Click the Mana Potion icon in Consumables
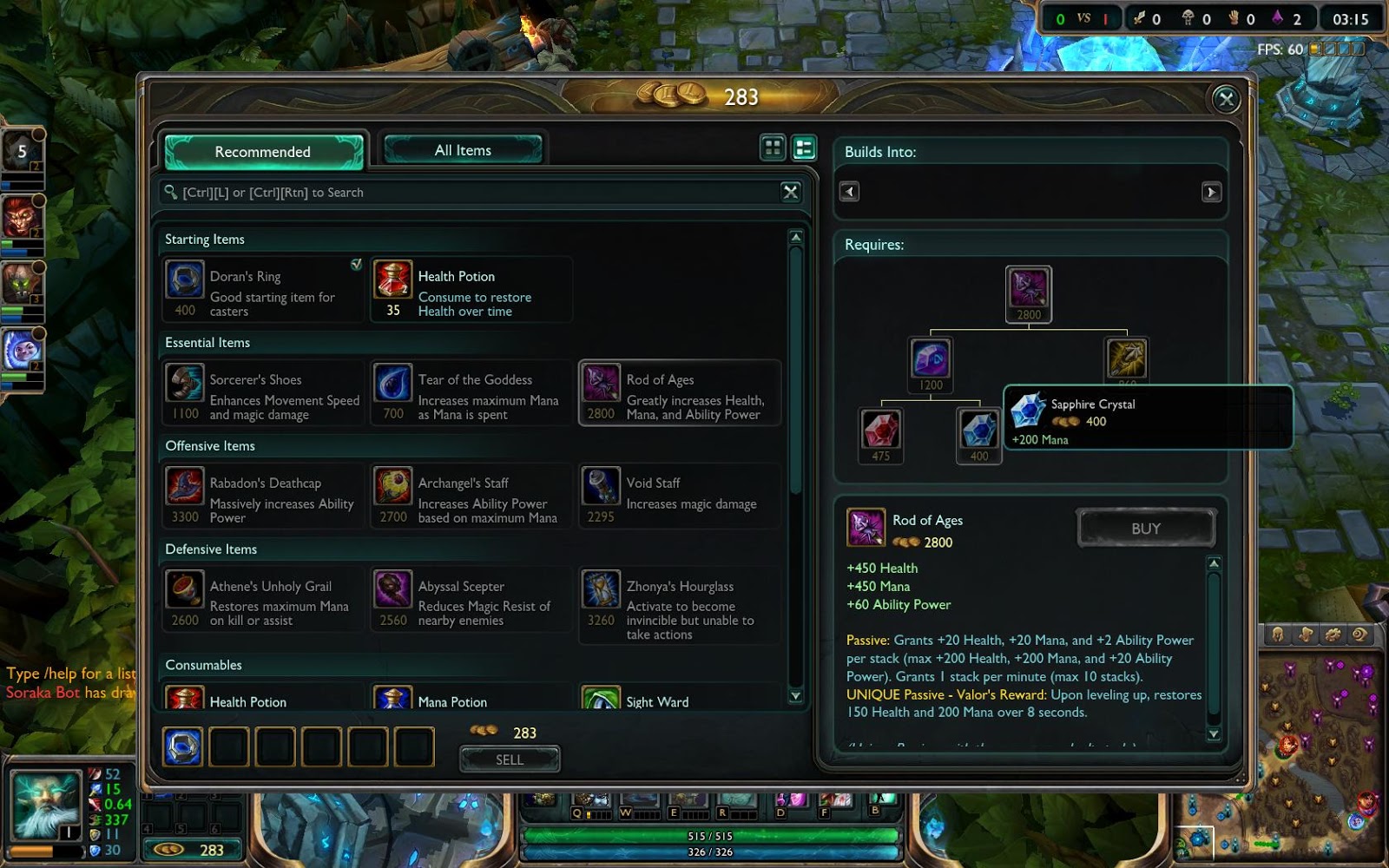 [392, 697]
